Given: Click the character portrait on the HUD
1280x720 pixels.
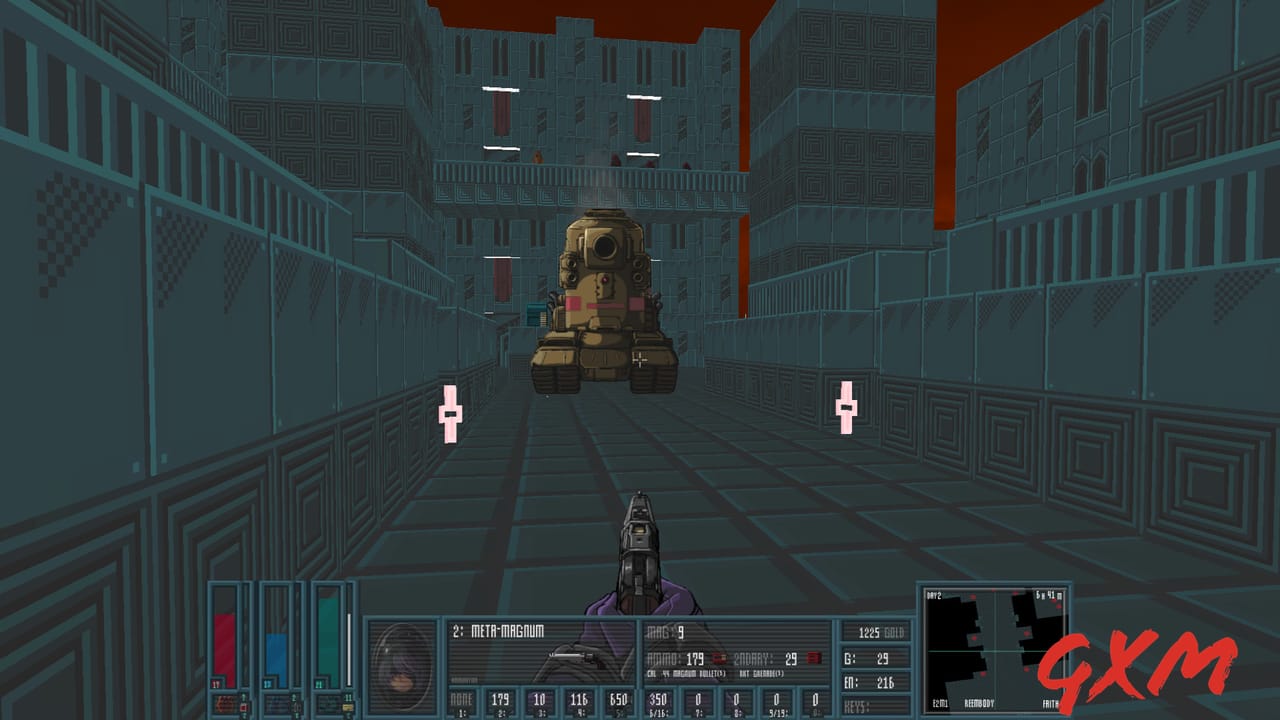Looking at the screenshot, I should tap(403, 665).
